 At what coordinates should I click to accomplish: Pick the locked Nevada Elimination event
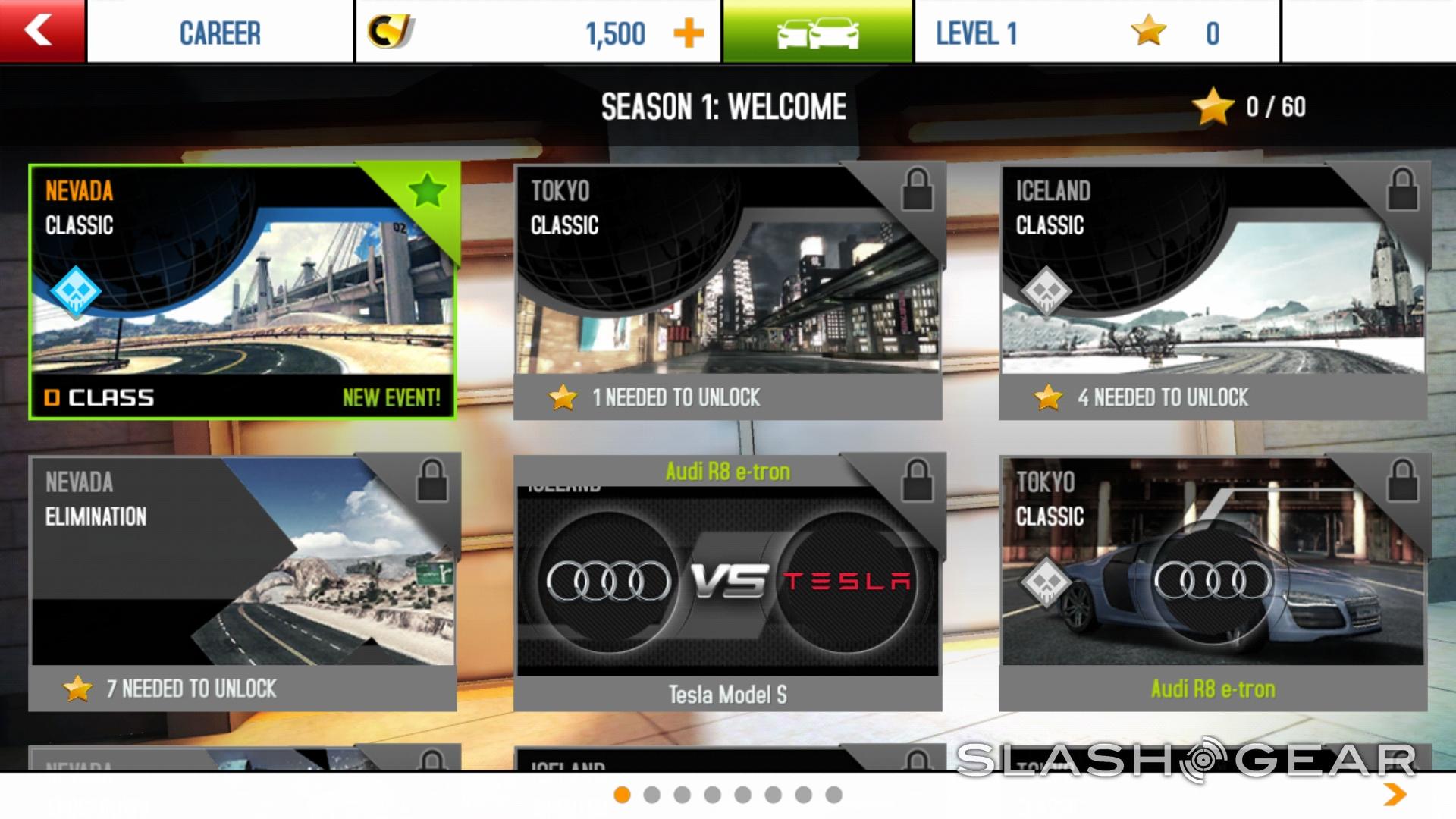243,582
